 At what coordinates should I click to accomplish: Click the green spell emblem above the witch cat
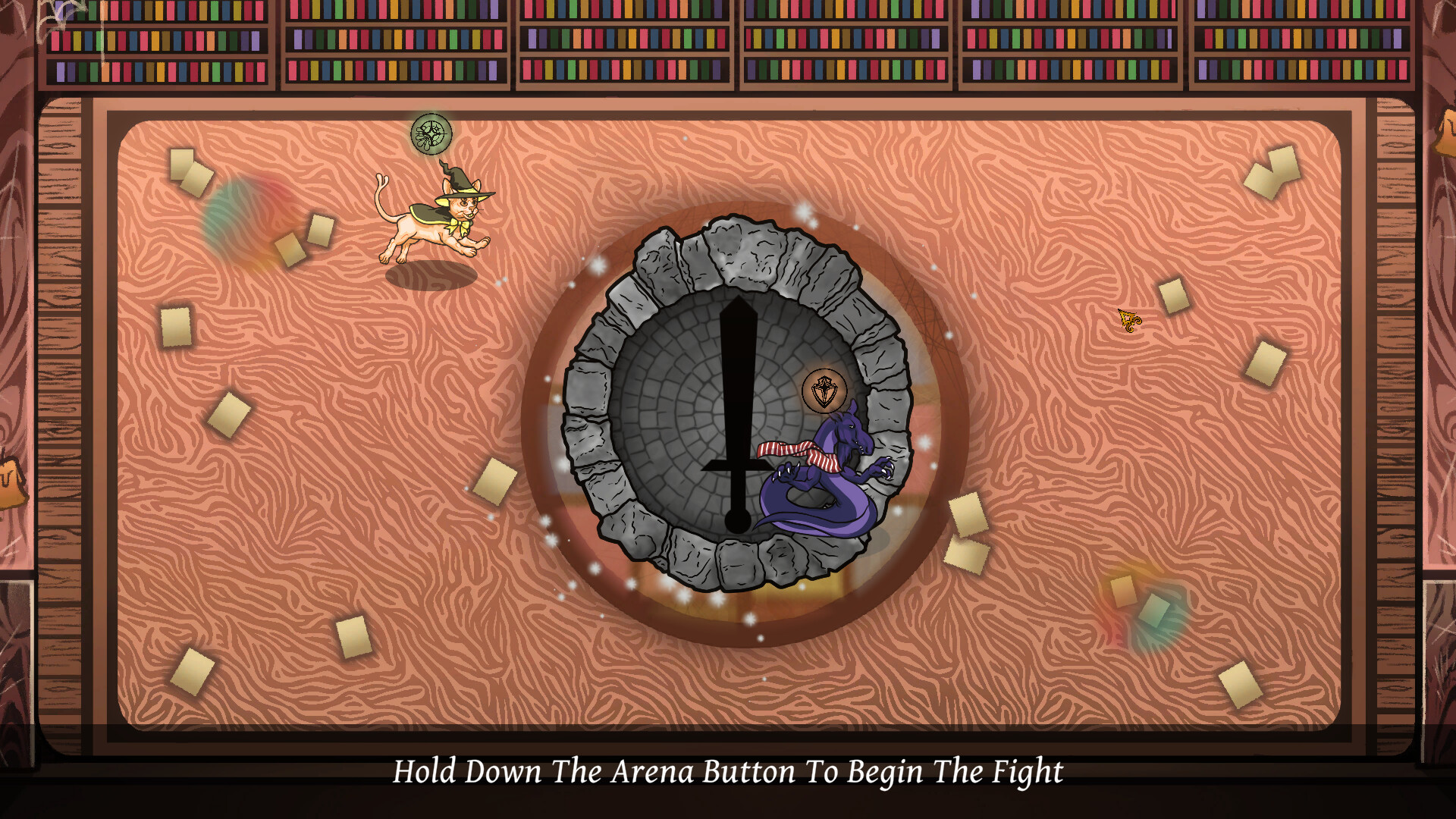click(x=431, y=135)
